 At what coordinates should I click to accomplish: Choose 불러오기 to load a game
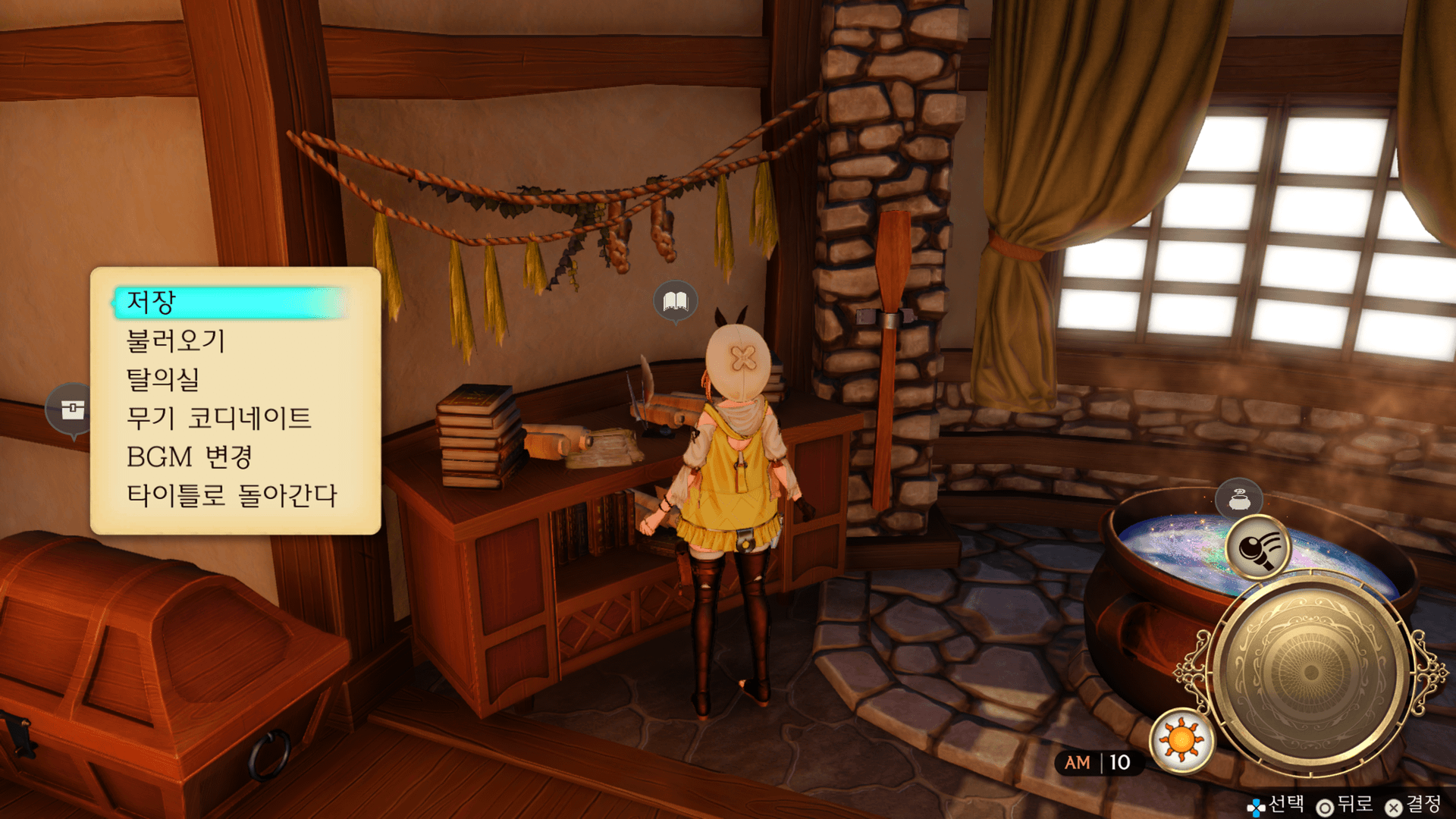pyautogui.click(x=176, y=340)
